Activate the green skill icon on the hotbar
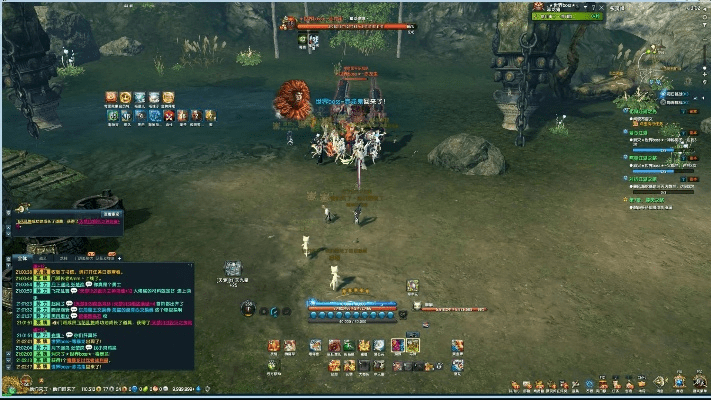This screenshot has height=400, width=711. coord(349,346)
